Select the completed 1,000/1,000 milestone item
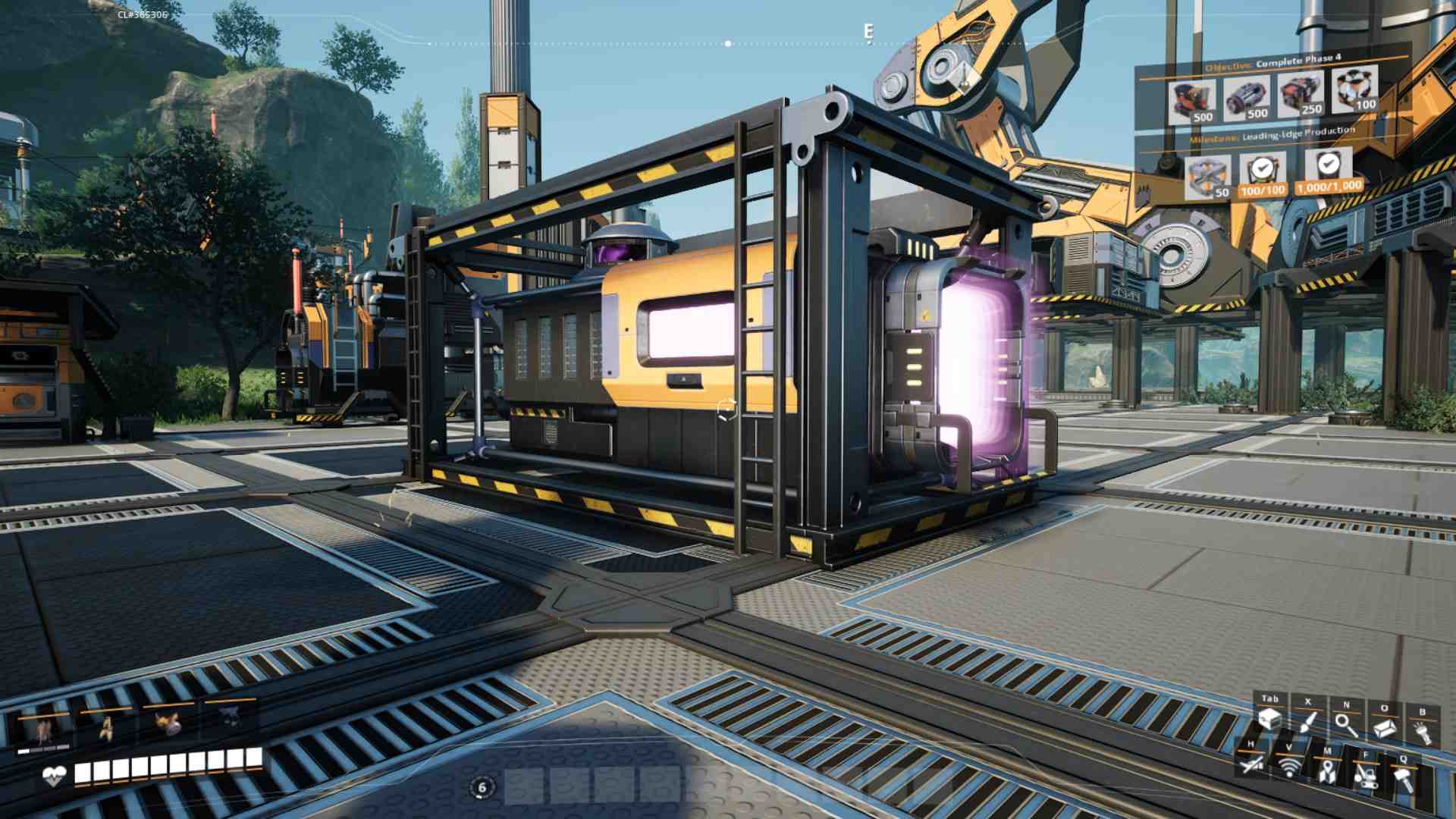The image size is (1456, 819). click(x=1328, y=170)
